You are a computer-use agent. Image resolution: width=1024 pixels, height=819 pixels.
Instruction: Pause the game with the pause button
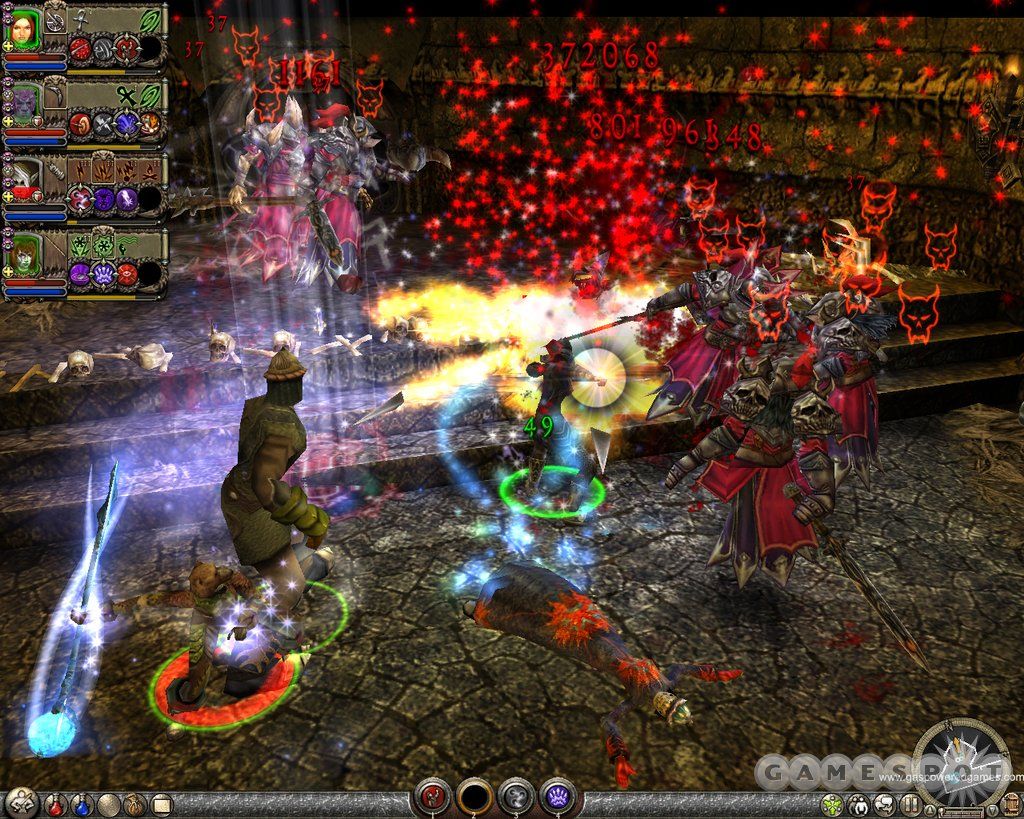click(910, 804)
